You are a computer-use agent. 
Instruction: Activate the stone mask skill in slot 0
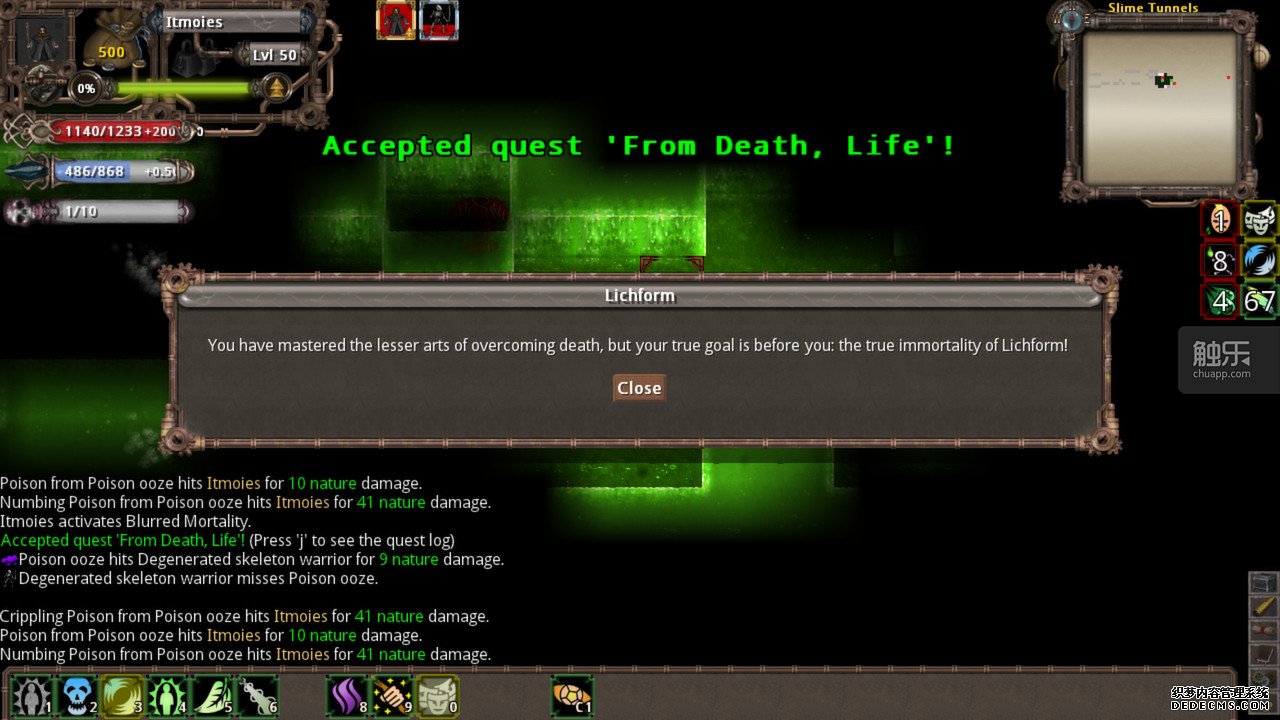pyautogui.click(x=438, y=696)
